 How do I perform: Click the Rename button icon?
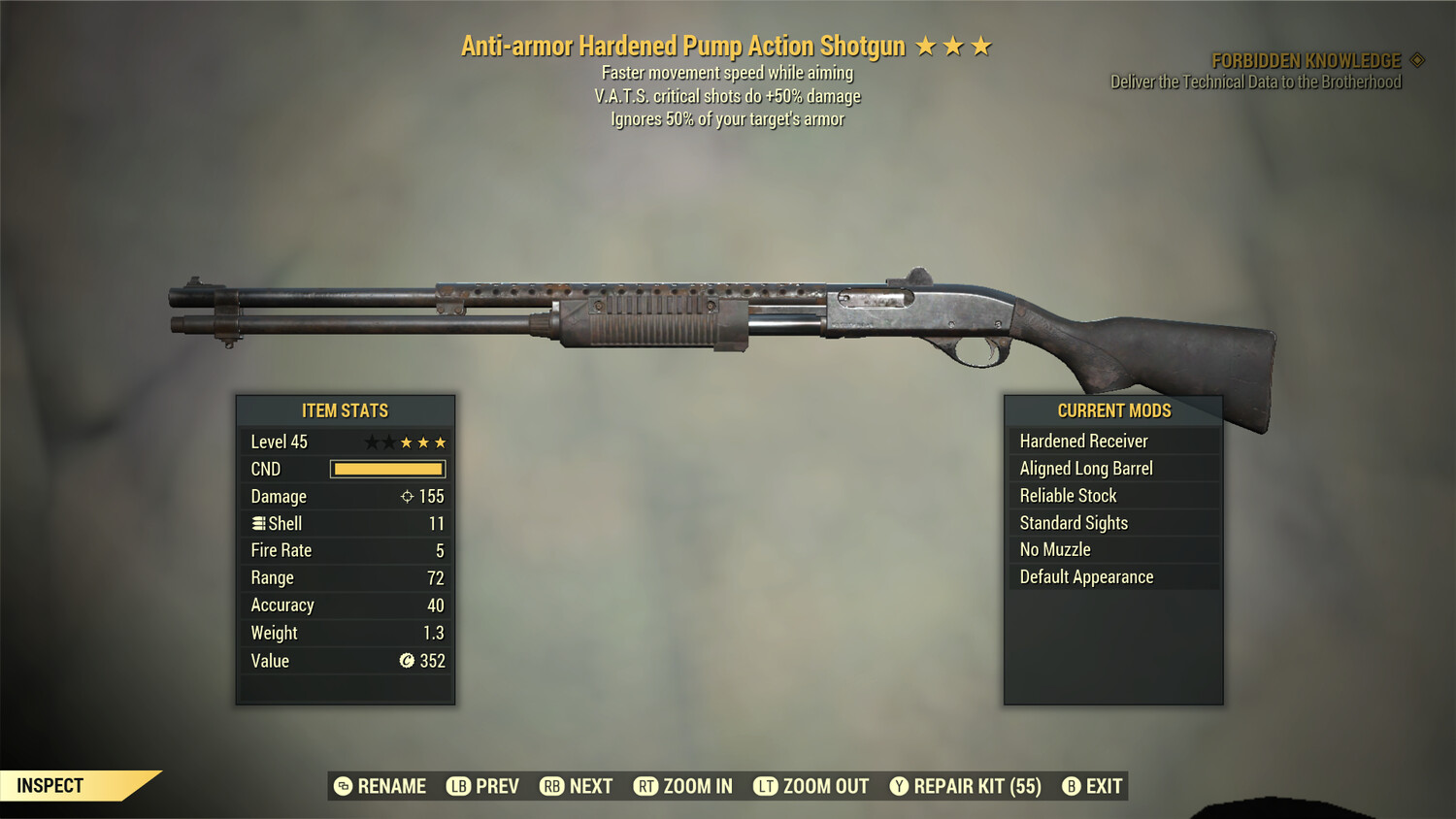(x=342, y=786)
